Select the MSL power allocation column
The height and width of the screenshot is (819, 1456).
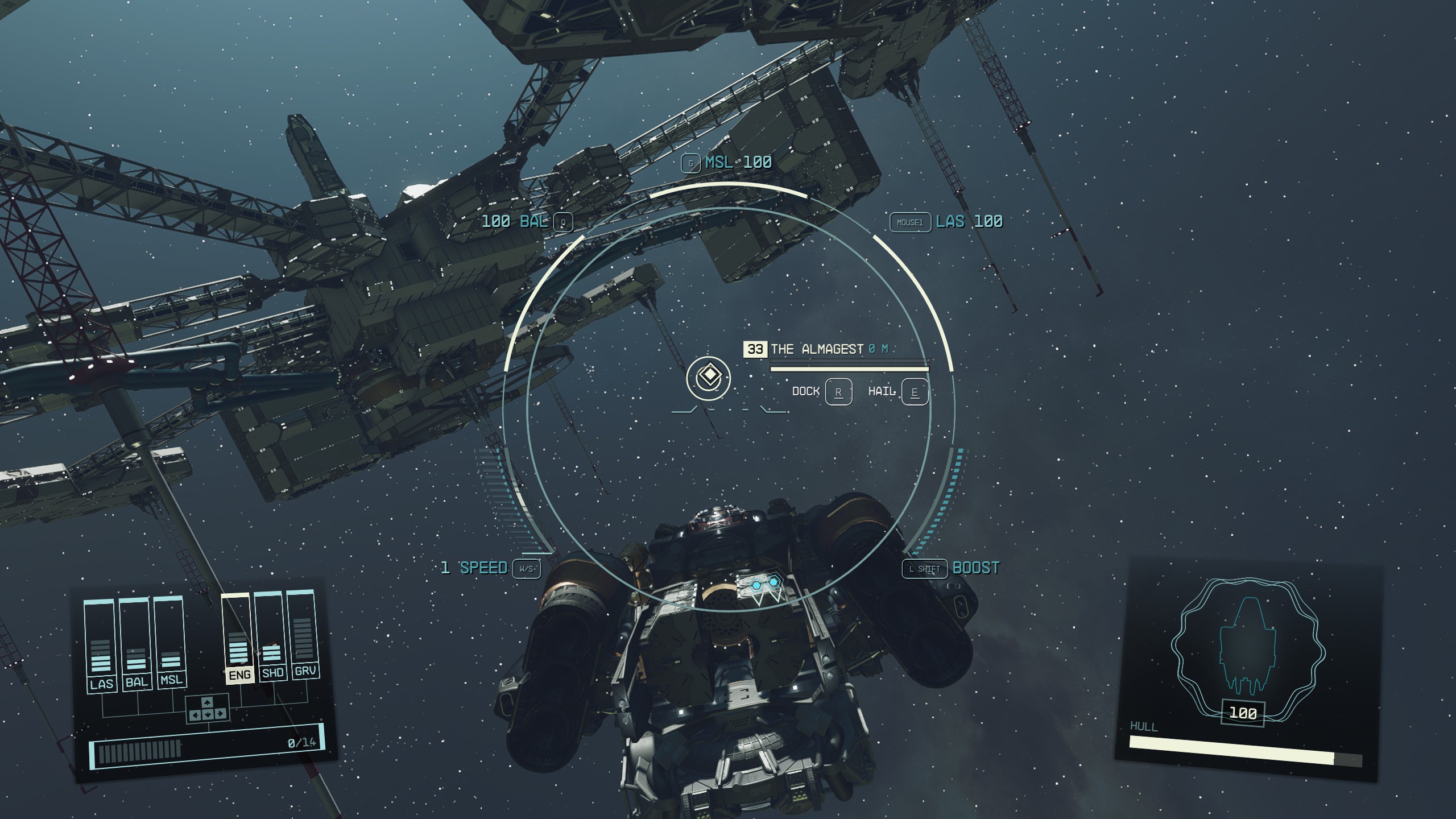click(170, 642)
